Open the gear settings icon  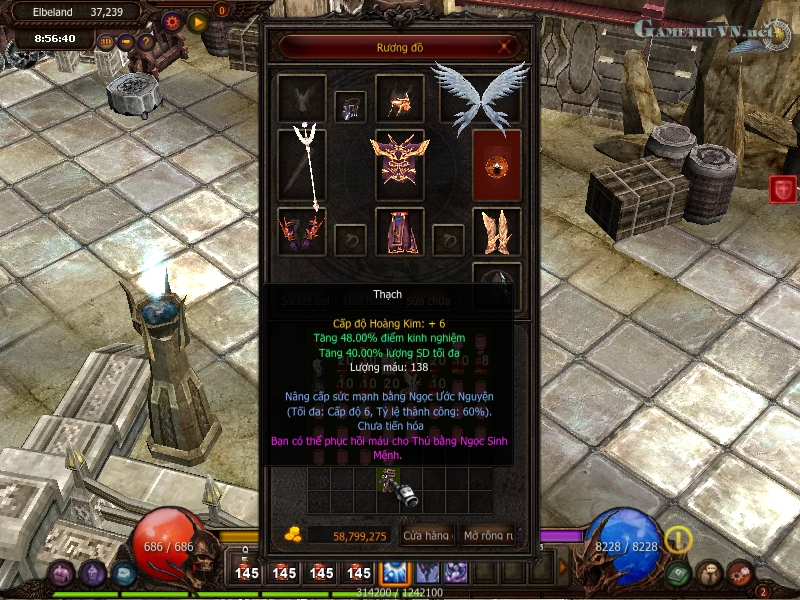[172, 20]
